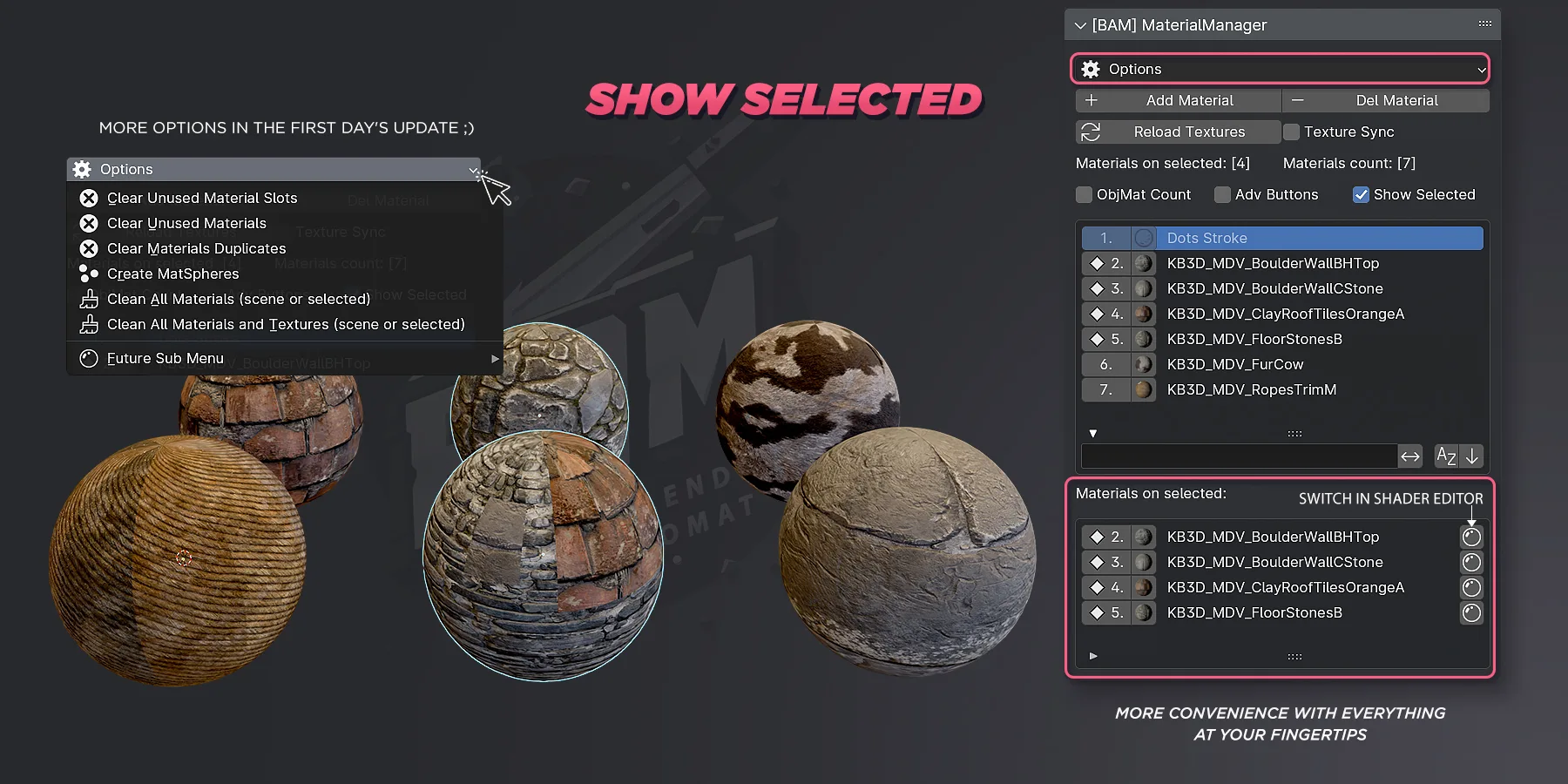Click the alphabetical Az sort icon
The height and width of the screenshot is (784, 1568).
click(1446, 456)
